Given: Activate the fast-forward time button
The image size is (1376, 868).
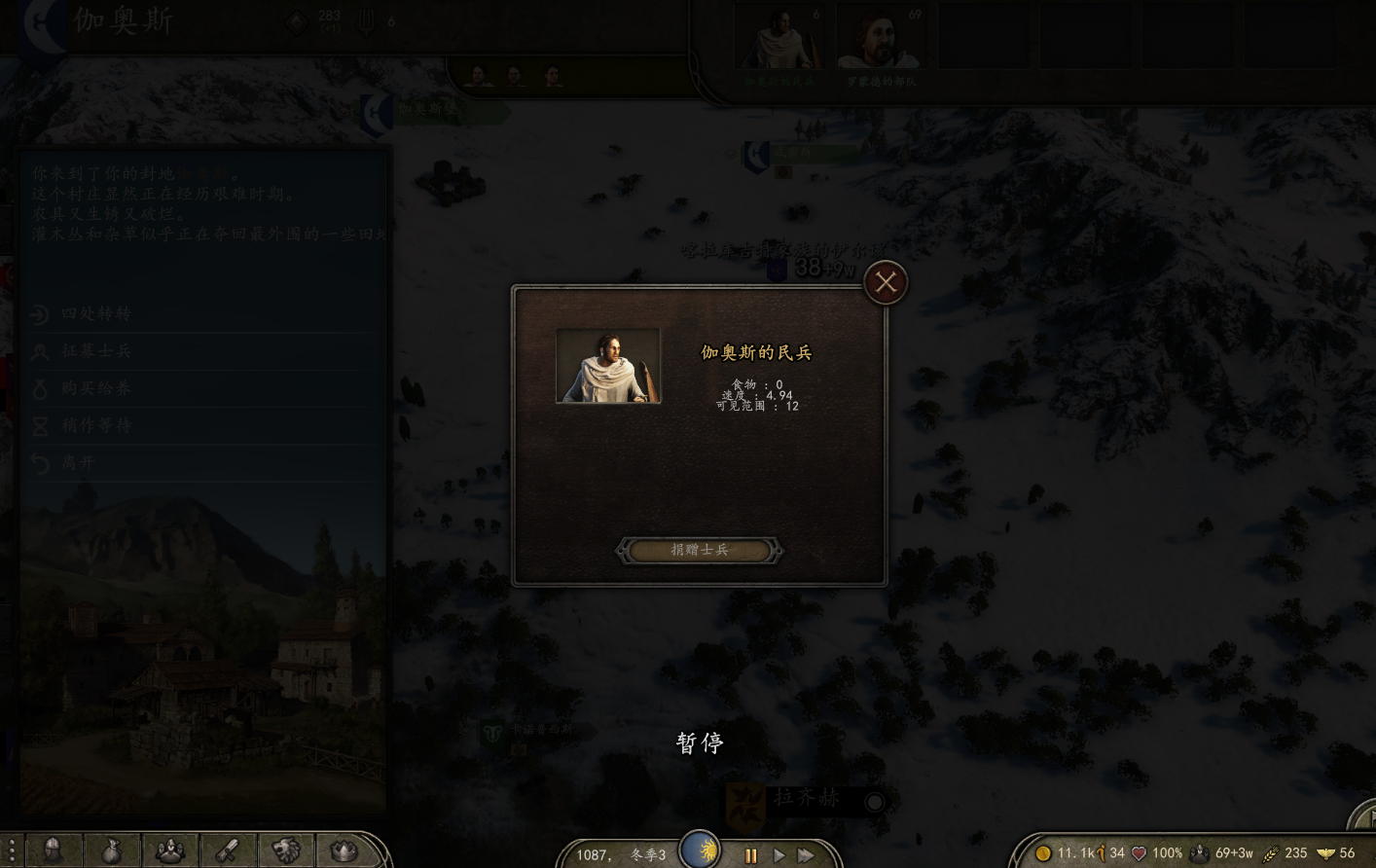Looking at the screenshot, I should pos(806,855).
